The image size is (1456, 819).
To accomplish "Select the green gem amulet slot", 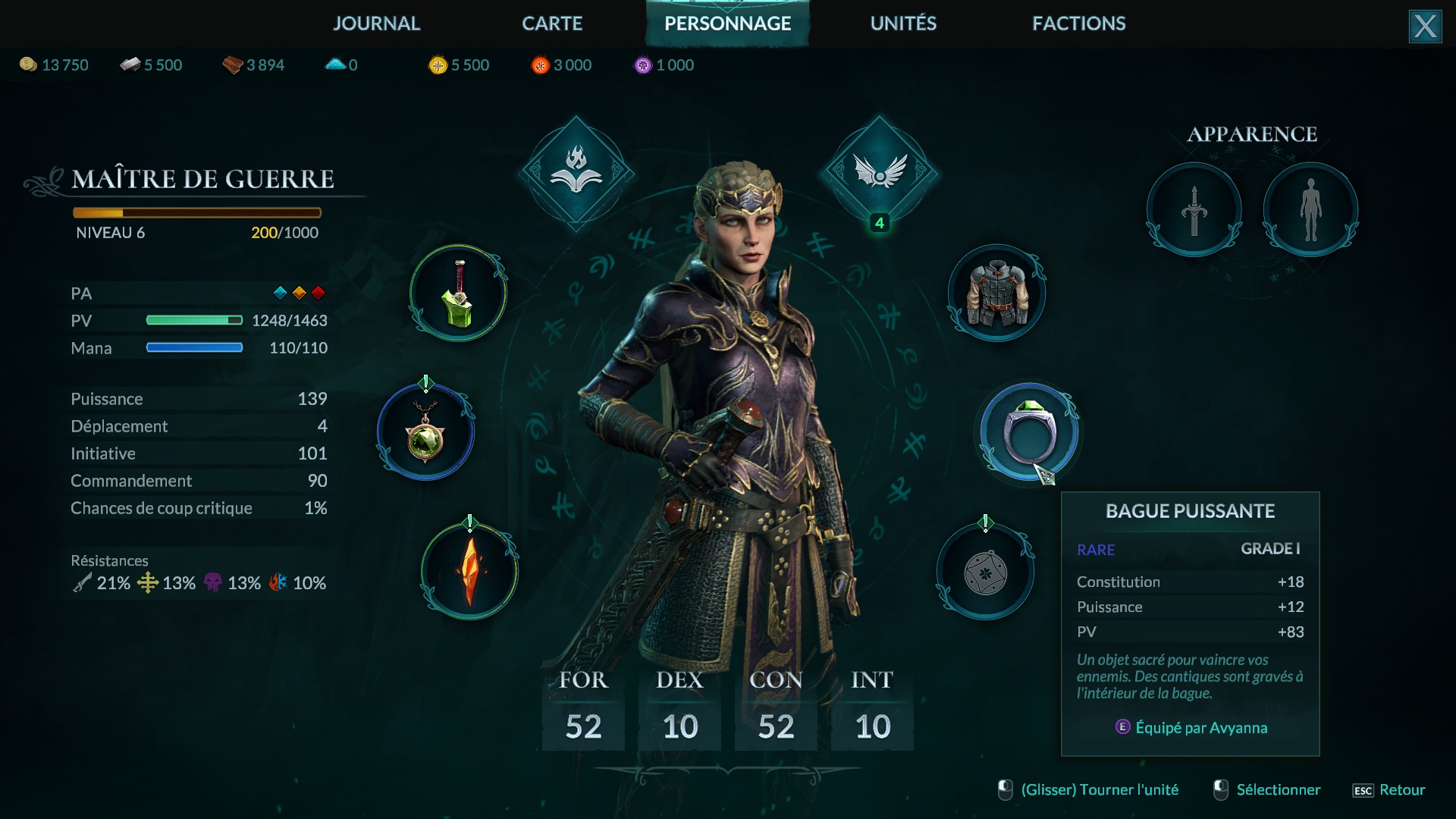I will coord(425,432).
